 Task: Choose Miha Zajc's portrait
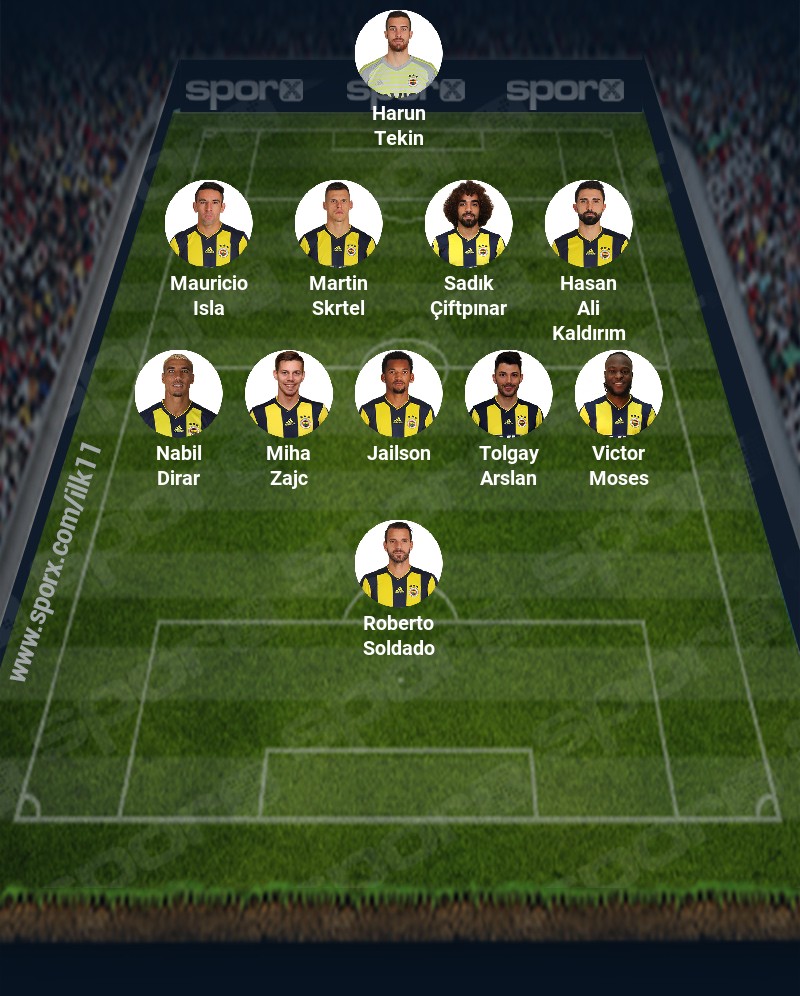point(288,394)
